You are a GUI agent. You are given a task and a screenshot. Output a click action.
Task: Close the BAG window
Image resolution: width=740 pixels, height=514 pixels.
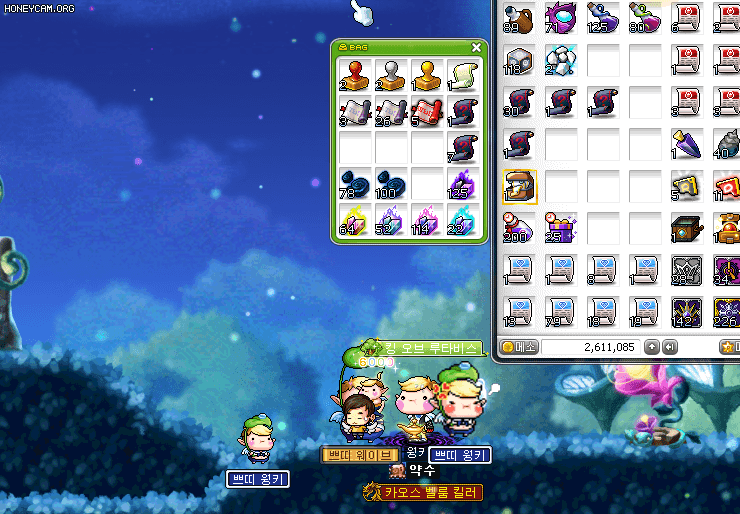[x=476, y=47]
